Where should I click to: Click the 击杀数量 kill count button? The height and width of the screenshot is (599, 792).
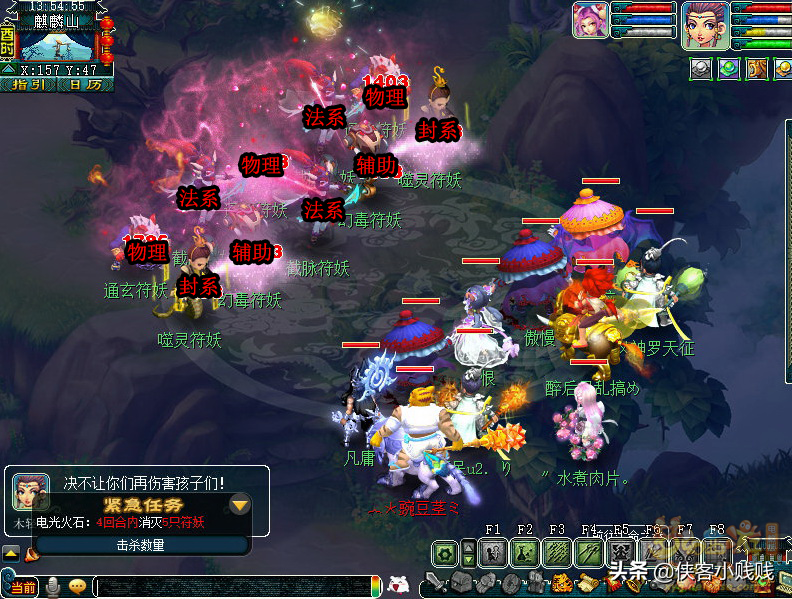click(140, 545)
